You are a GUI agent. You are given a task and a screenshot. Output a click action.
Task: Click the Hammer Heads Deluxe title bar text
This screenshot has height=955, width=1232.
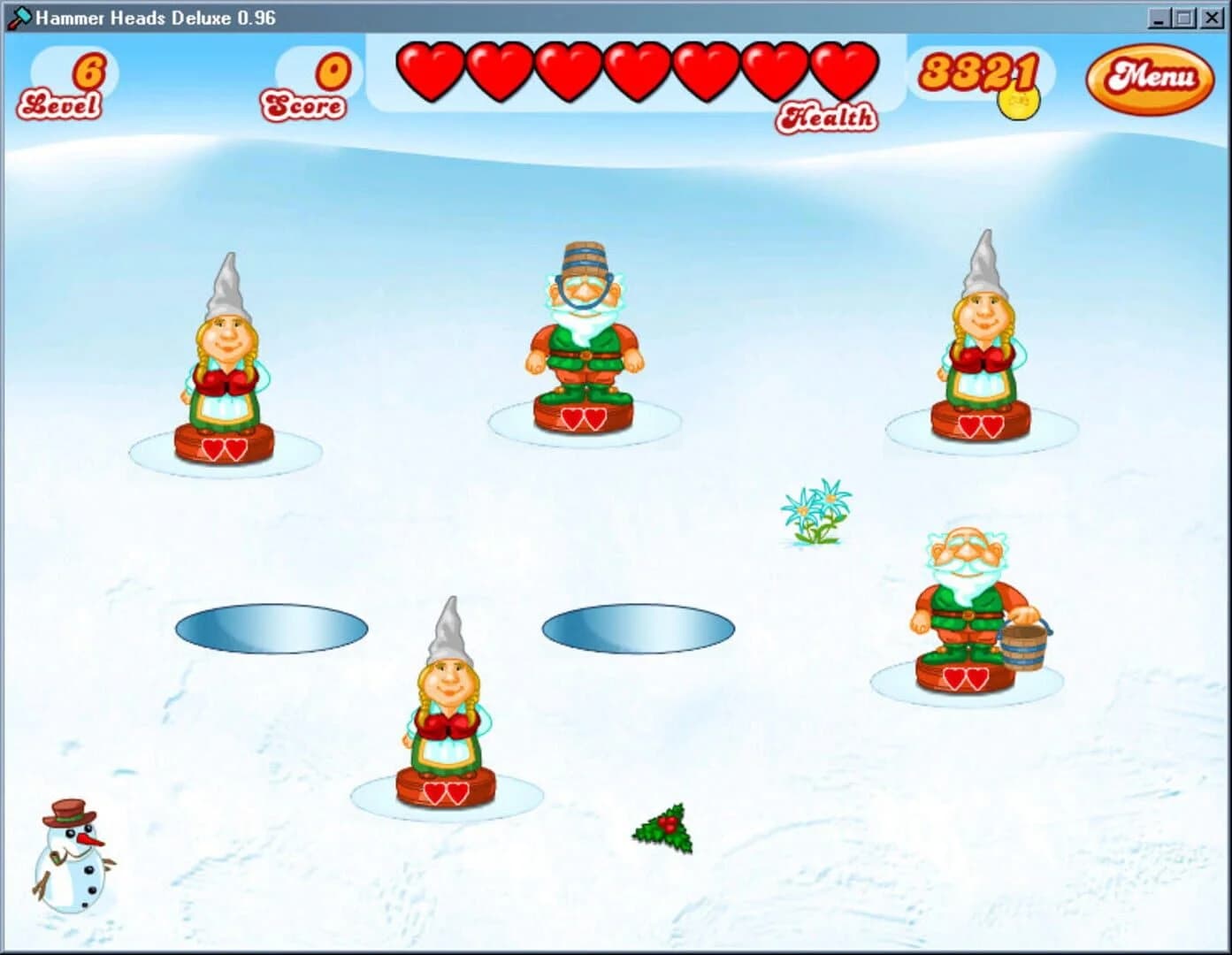(x=155, y=16)
